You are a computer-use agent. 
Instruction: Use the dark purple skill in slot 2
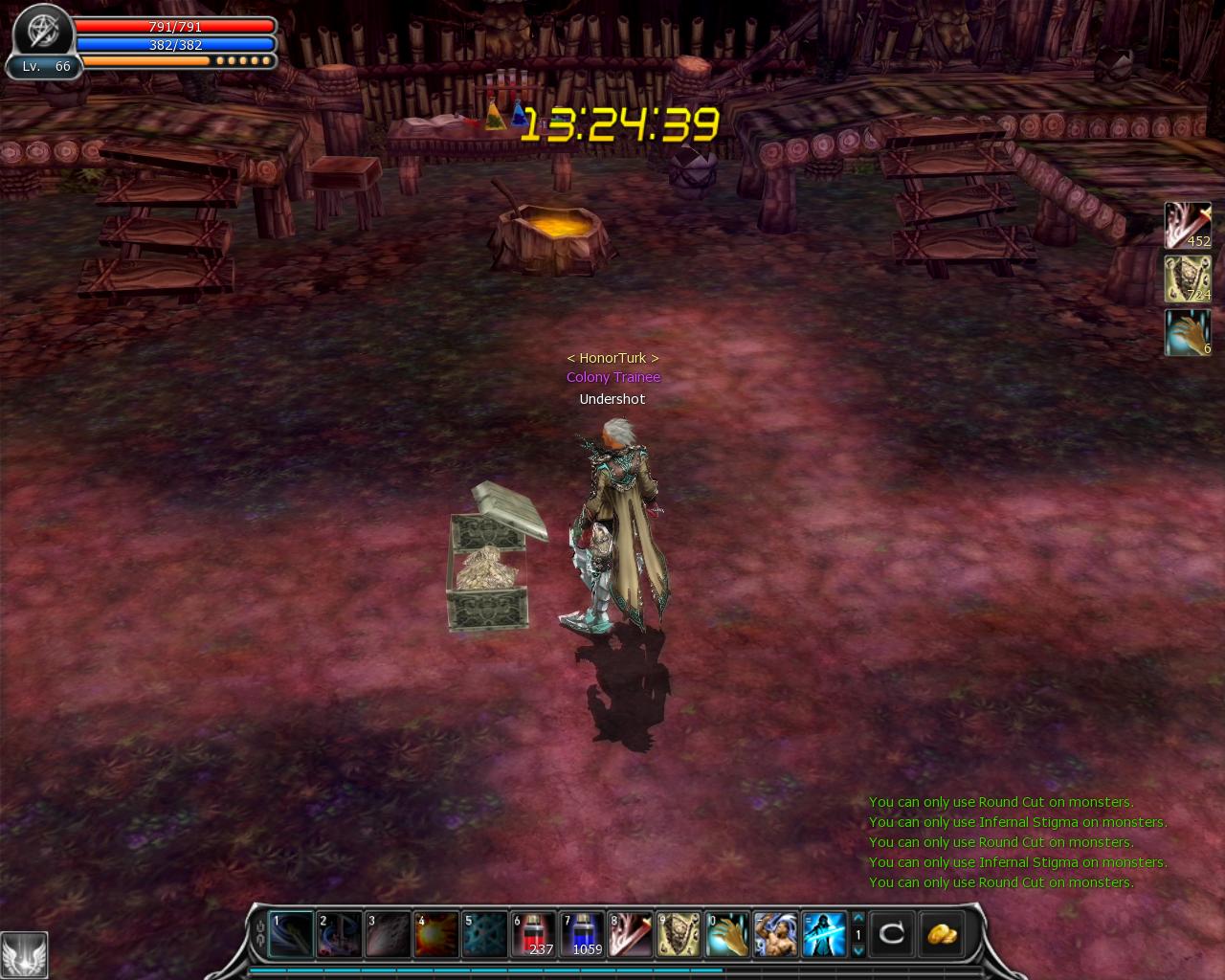[339, 935]
